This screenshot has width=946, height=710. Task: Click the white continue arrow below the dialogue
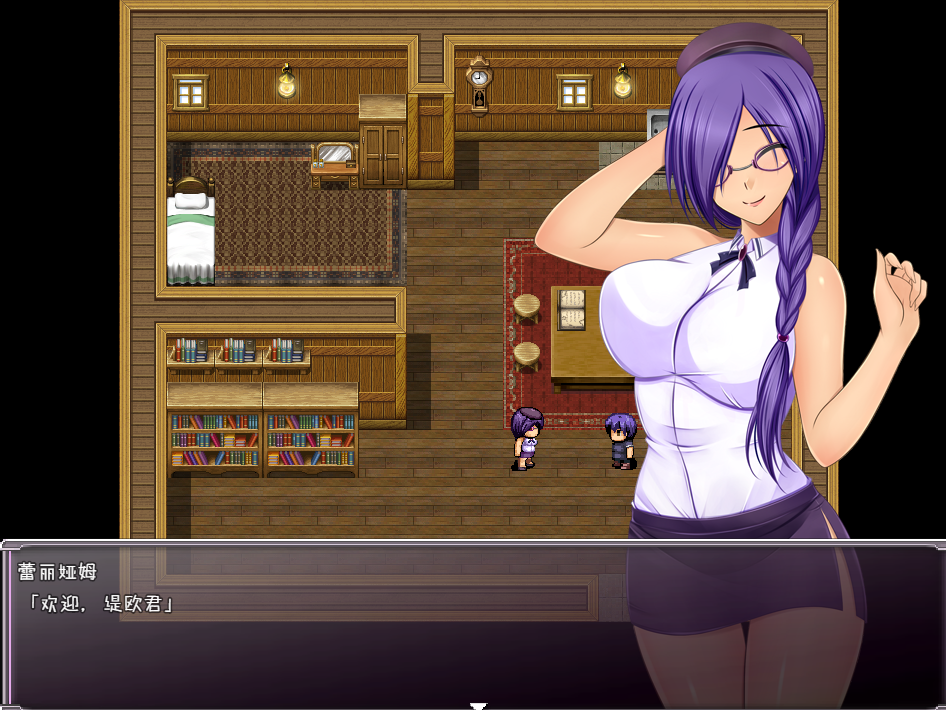click(478, 704)
